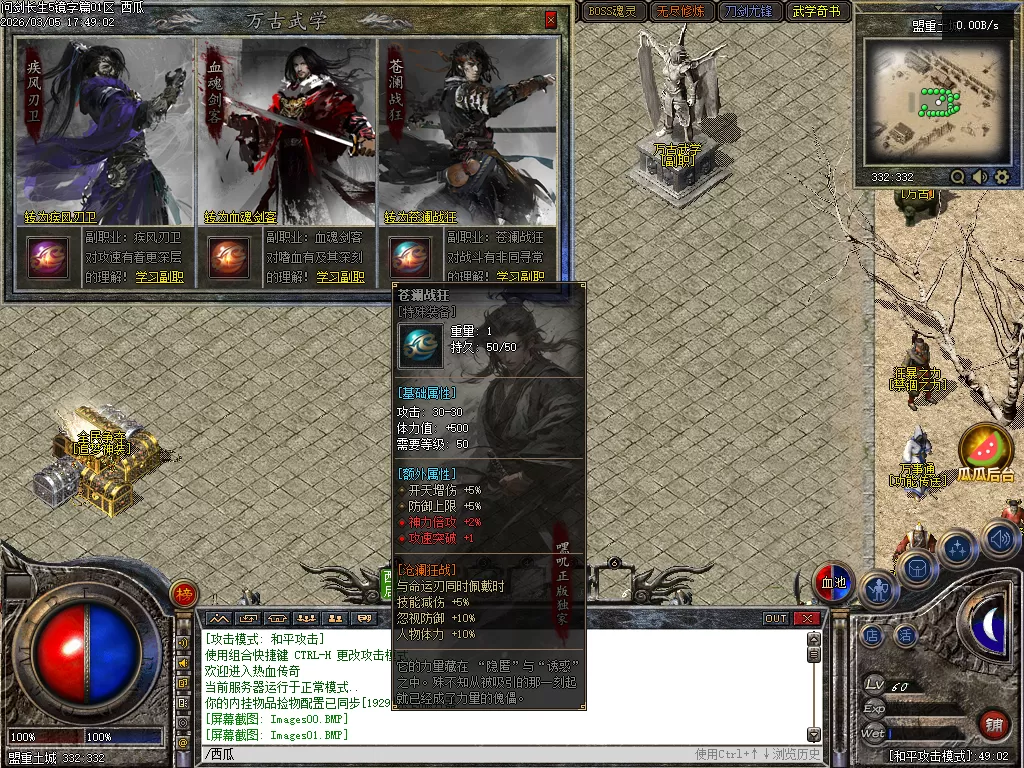Open the minimap gear settings
This screenshot has width=1024, height=768.
1002,177
